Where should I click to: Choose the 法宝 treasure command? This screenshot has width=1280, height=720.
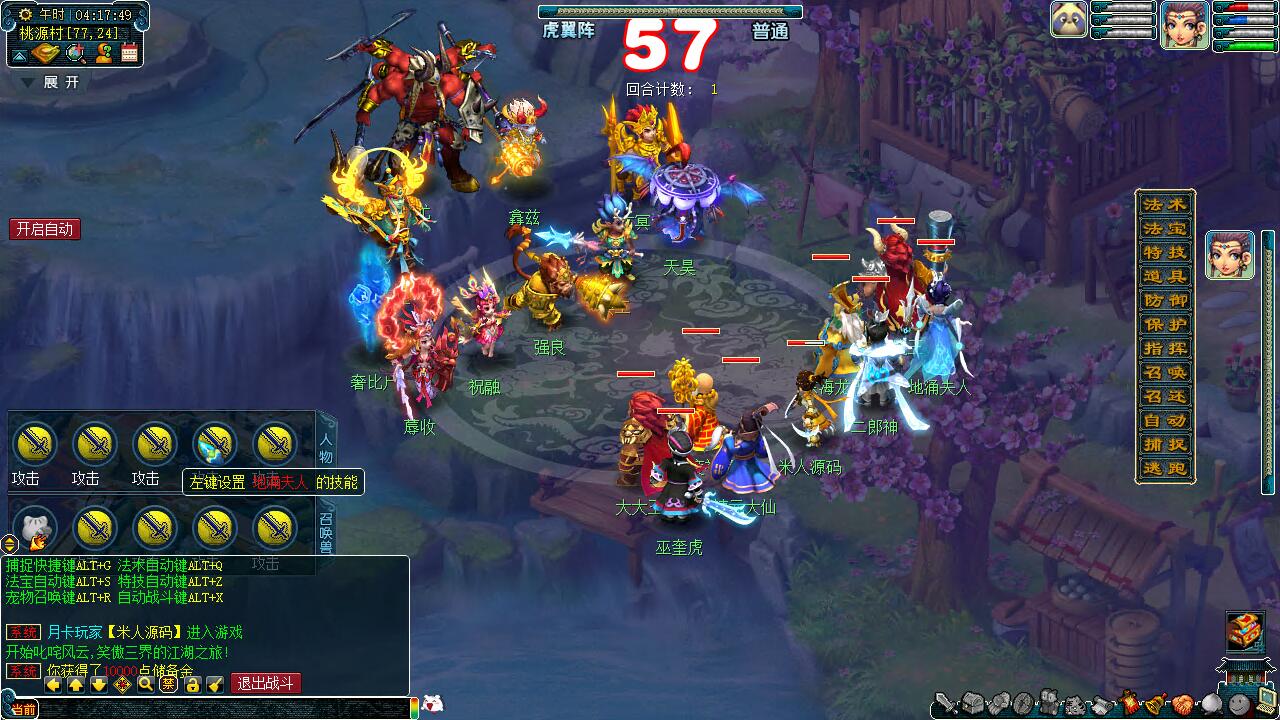click(x=1165, y=228)
